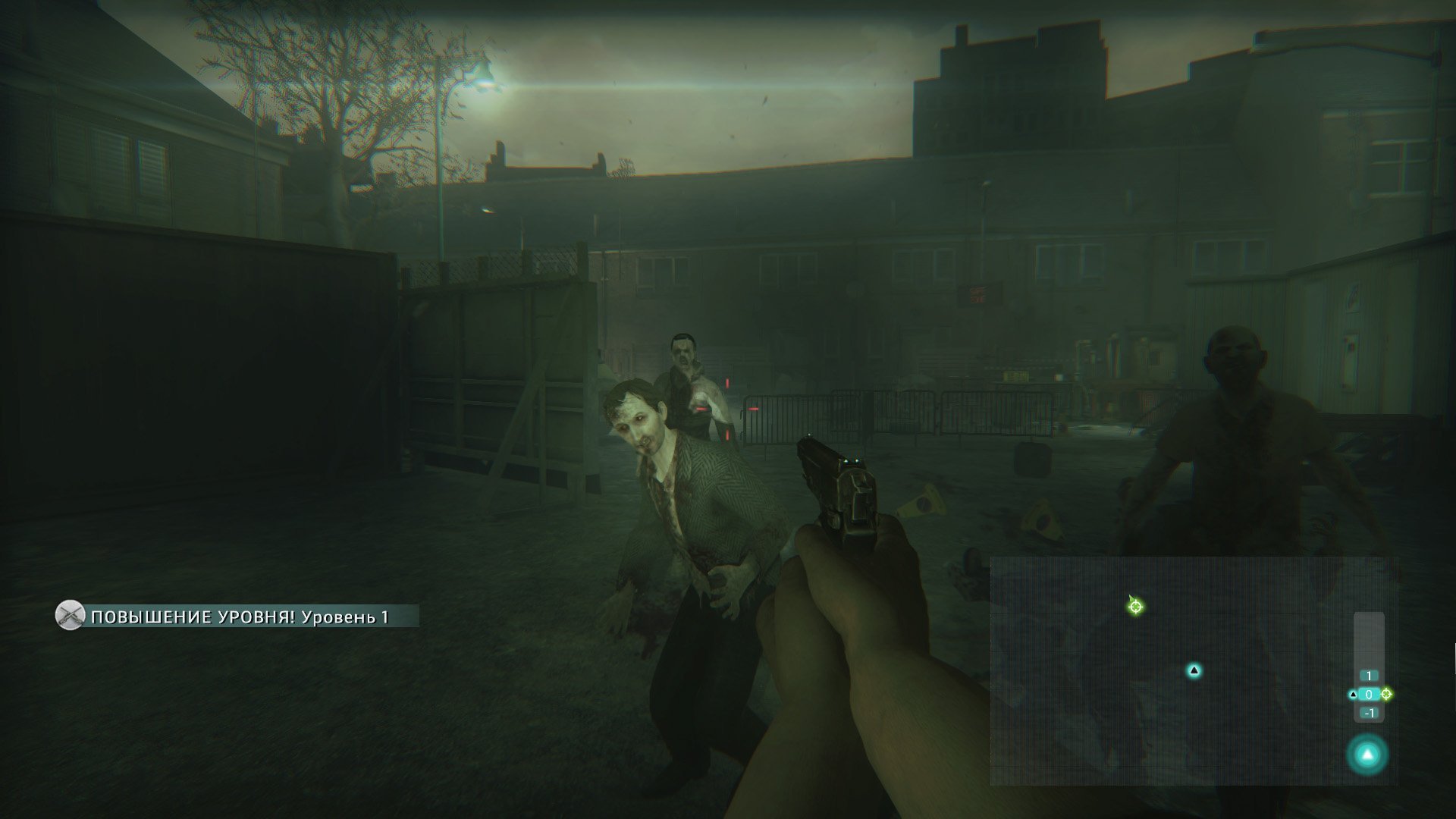The width and height of the screenshot is (1456, 819).
Task: Select floor -1 on the minimap level selector
Action: coord(1369,713)
